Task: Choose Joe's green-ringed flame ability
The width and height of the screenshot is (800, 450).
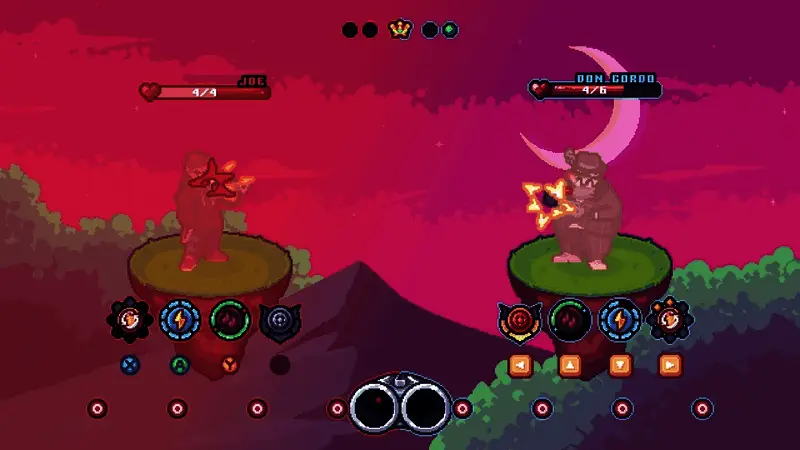Action: (x=230, y=321)
